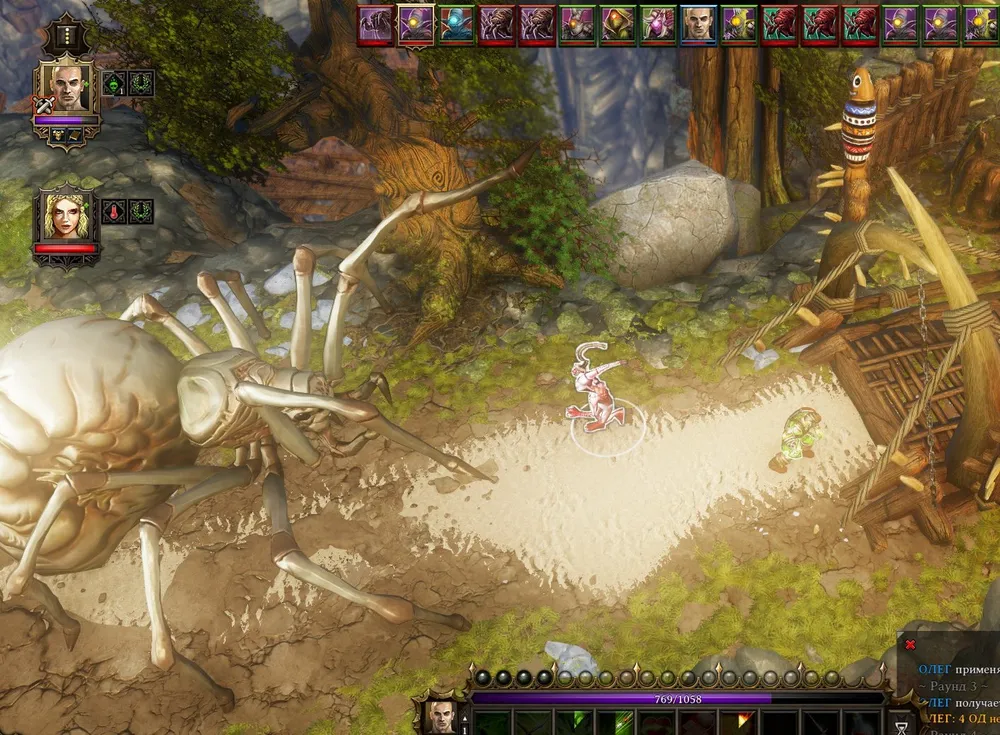Select the blue creature turn-order portrait

[x=457, y=25]
